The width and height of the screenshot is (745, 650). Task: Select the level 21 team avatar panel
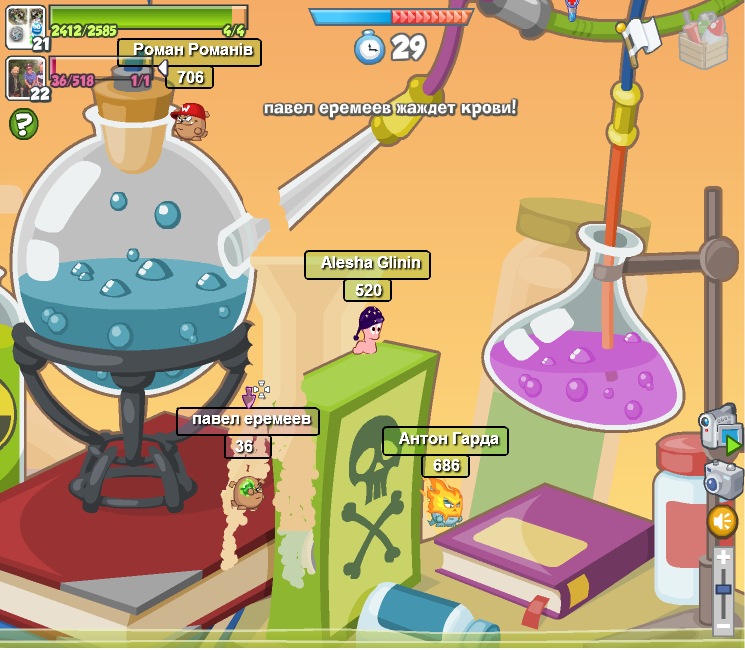pos(26,28)
